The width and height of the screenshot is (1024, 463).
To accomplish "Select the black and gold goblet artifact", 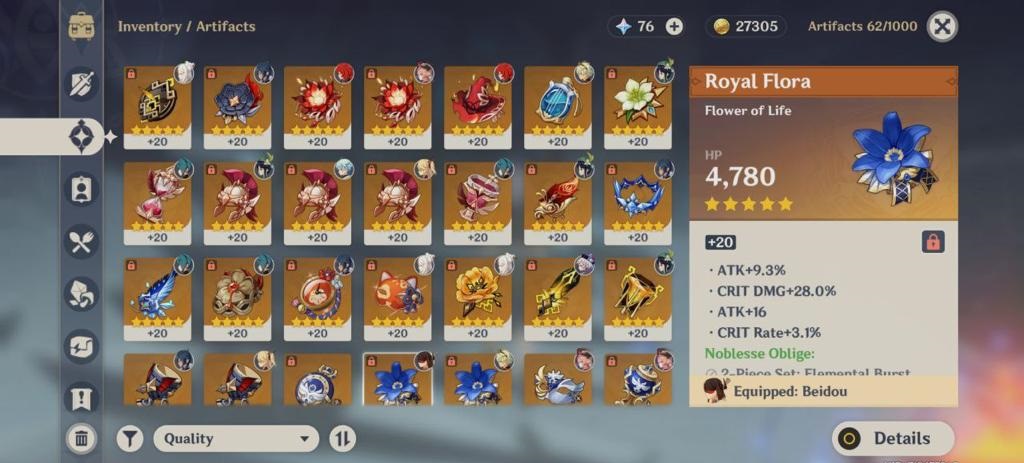I will (637, 293).
